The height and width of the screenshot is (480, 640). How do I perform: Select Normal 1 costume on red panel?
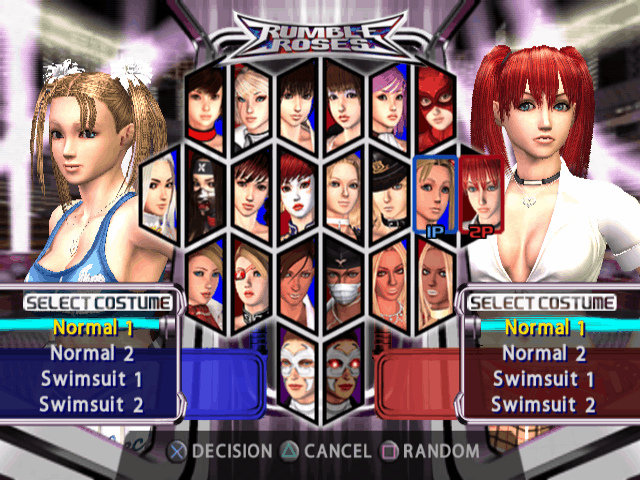click(x=545, y=327)
